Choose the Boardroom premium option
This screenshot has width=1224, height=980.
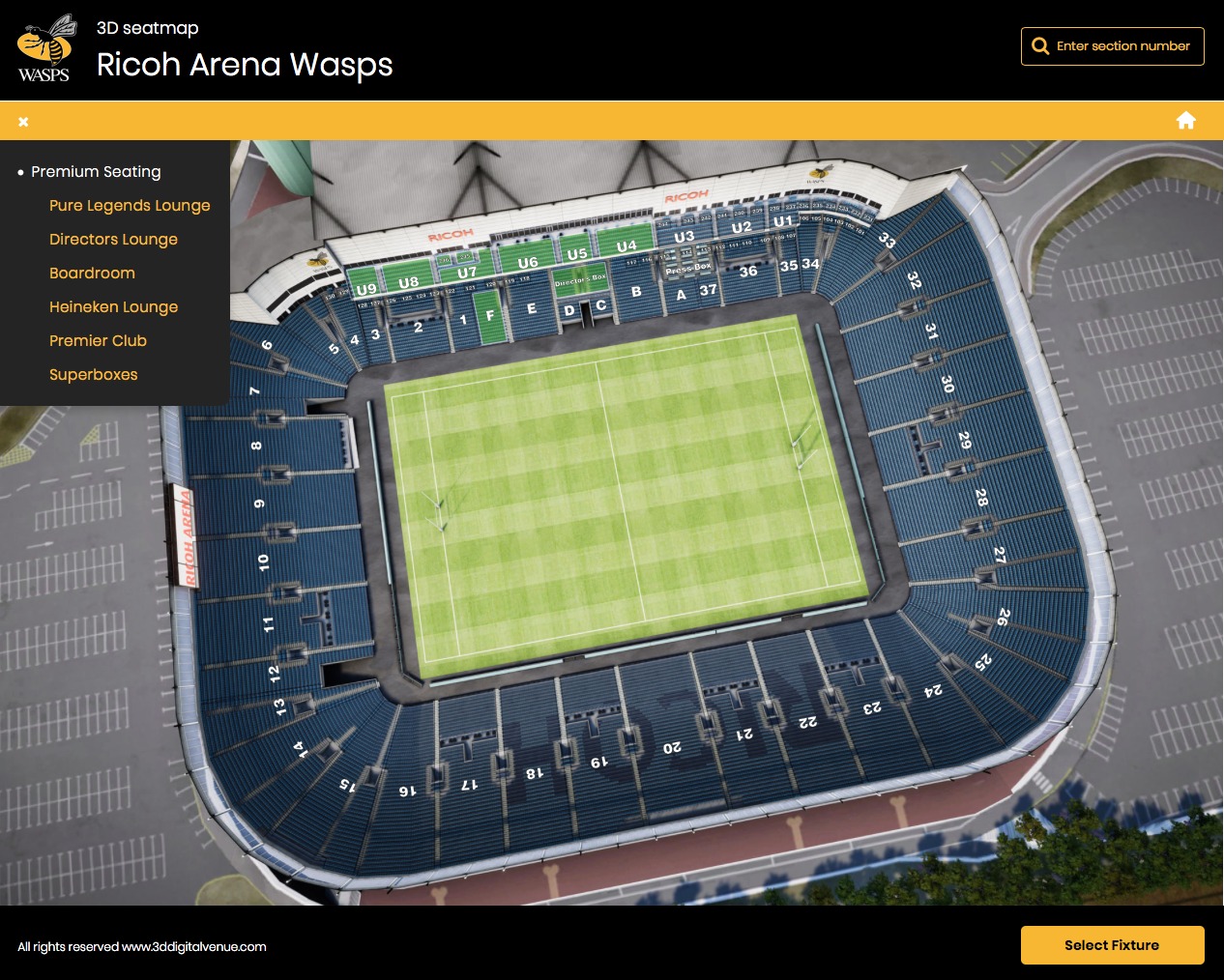(x=92, y=273)
